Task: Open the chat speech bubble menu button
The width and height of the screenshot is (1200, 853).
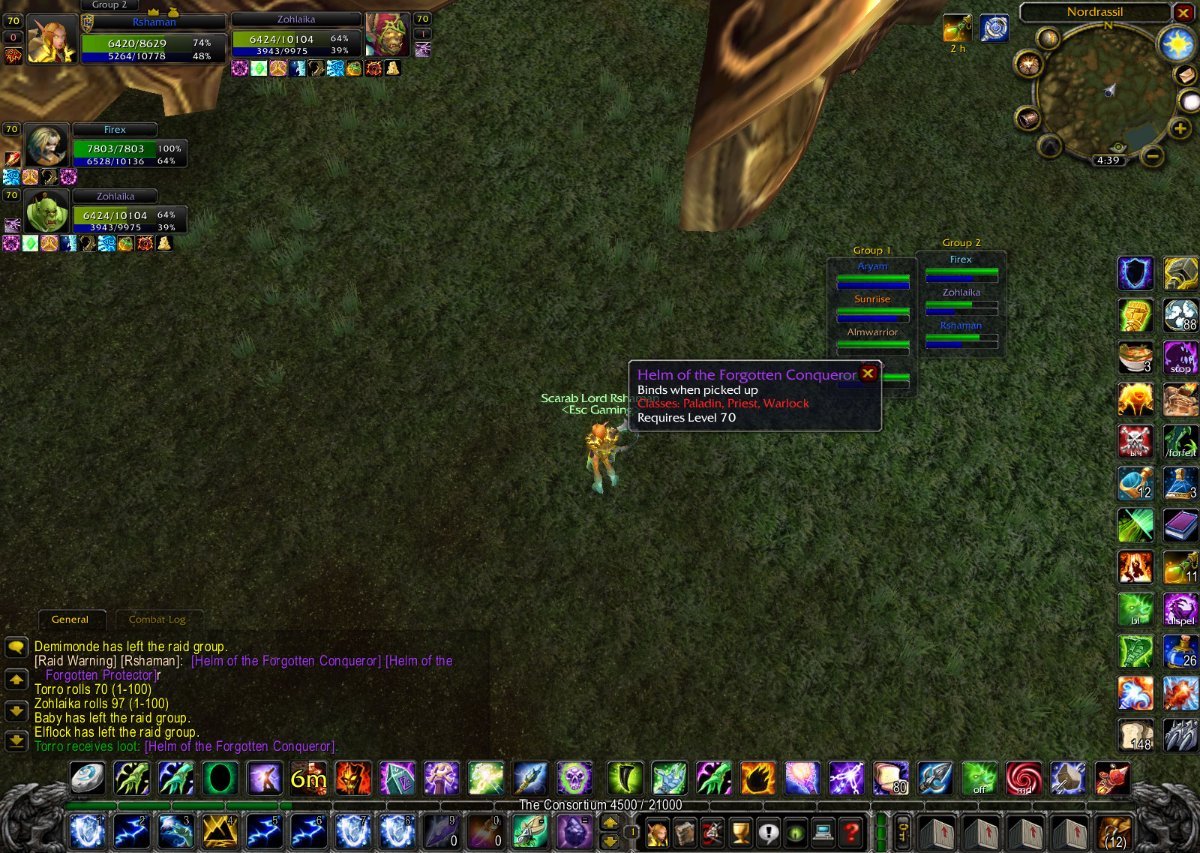Action: (16, 647)
